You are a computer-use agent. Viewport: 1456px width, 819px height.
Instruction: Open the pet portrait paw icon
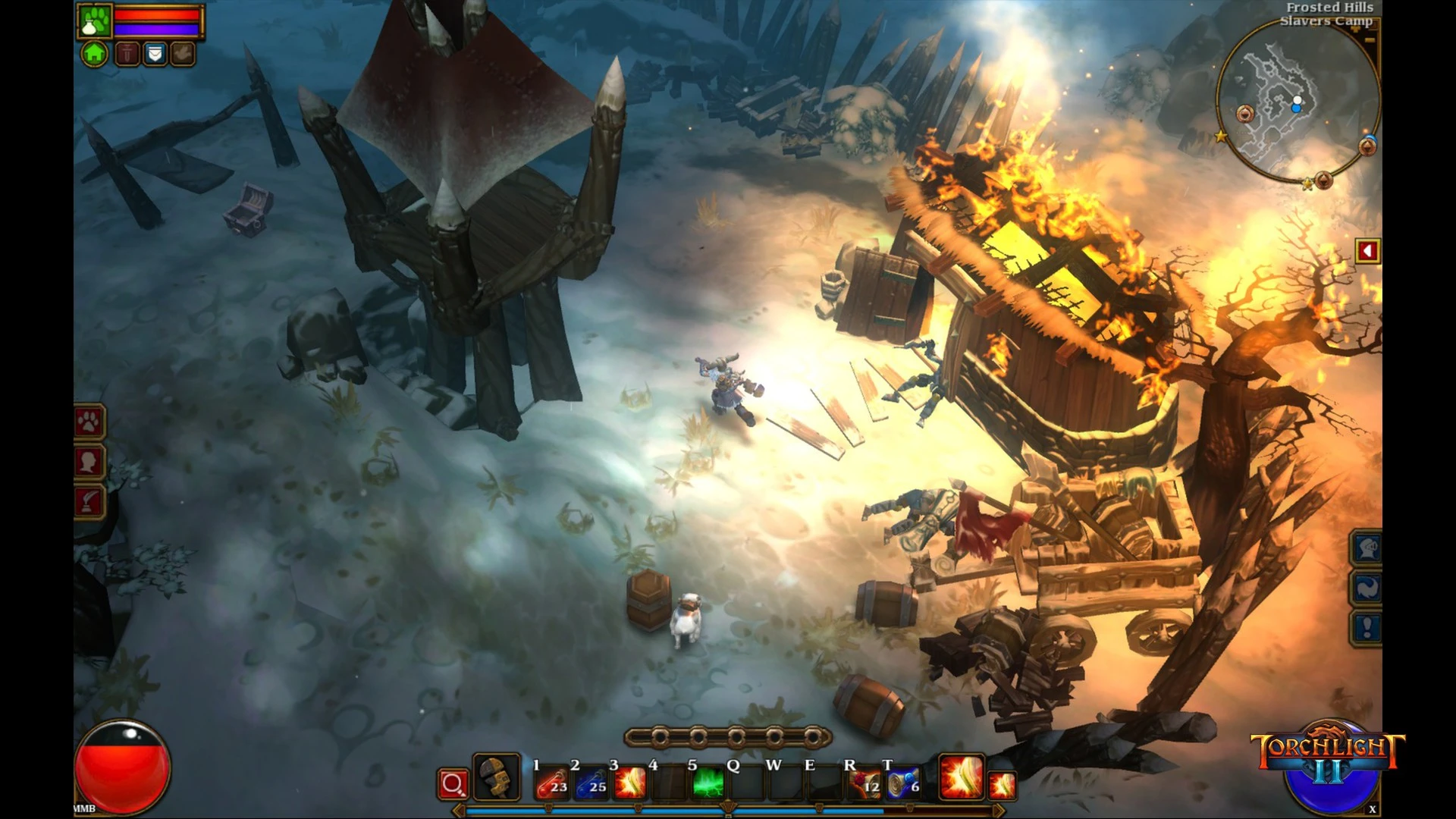[96, 20]
